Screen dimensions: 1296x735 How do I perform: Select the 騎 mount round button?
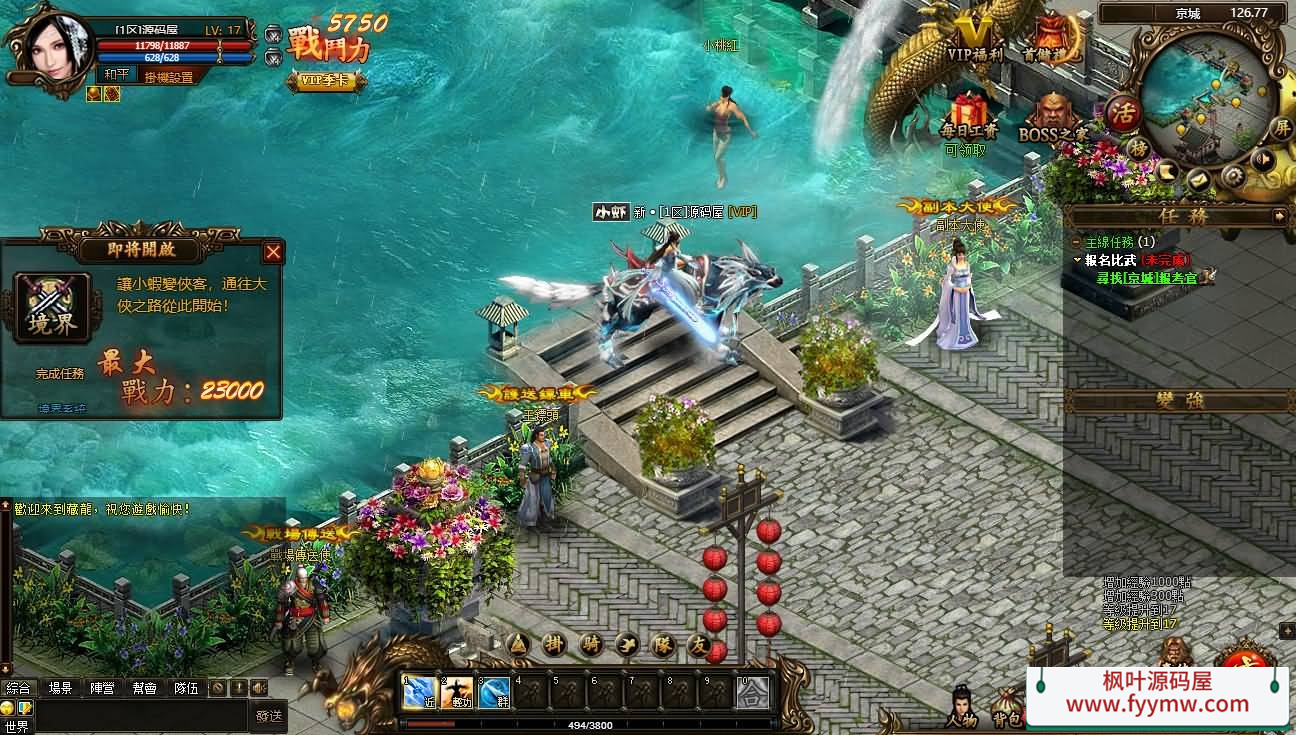point(590,645)
